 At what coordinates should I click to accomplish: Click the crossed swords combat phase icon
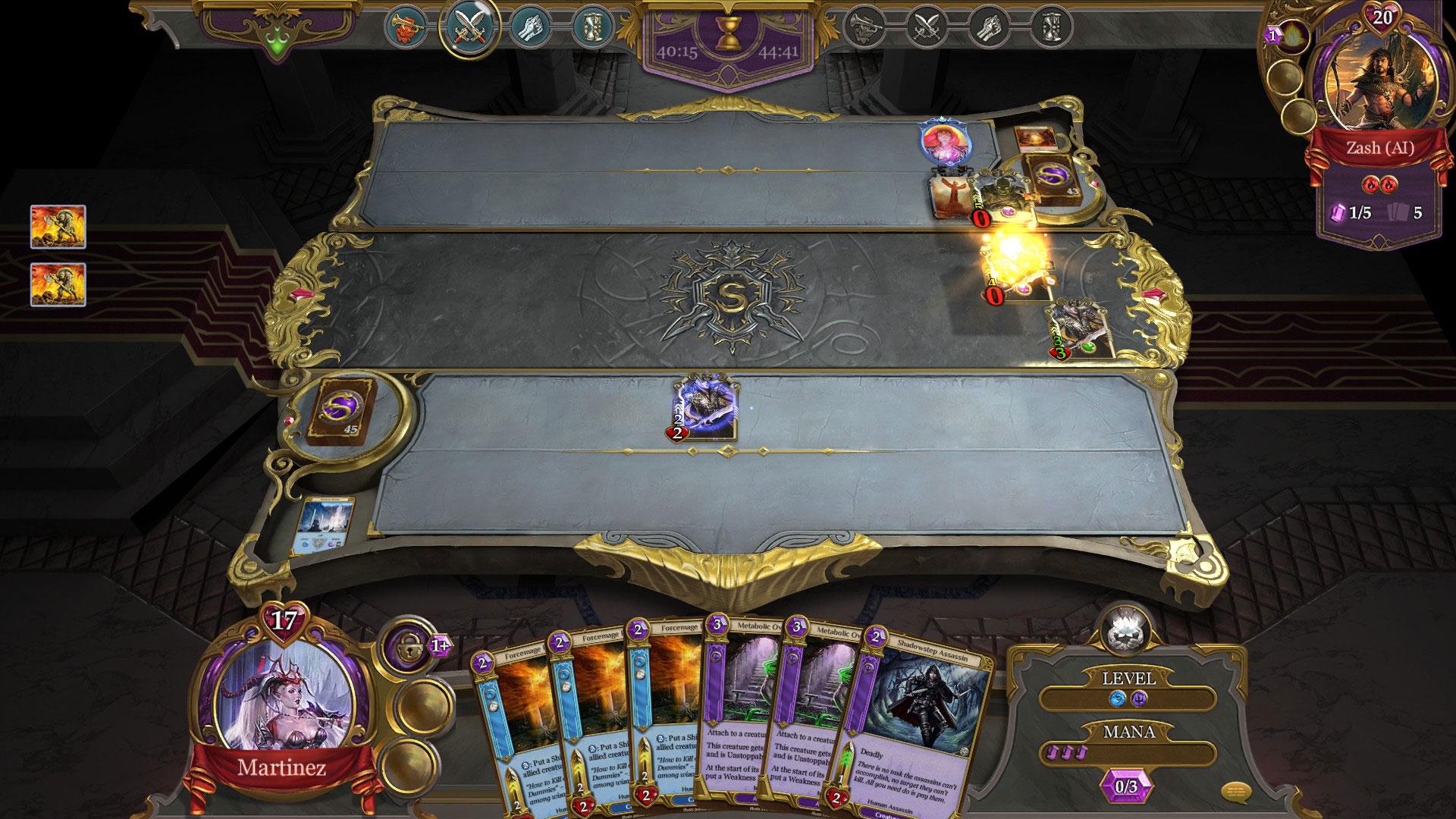click(469, 27)
